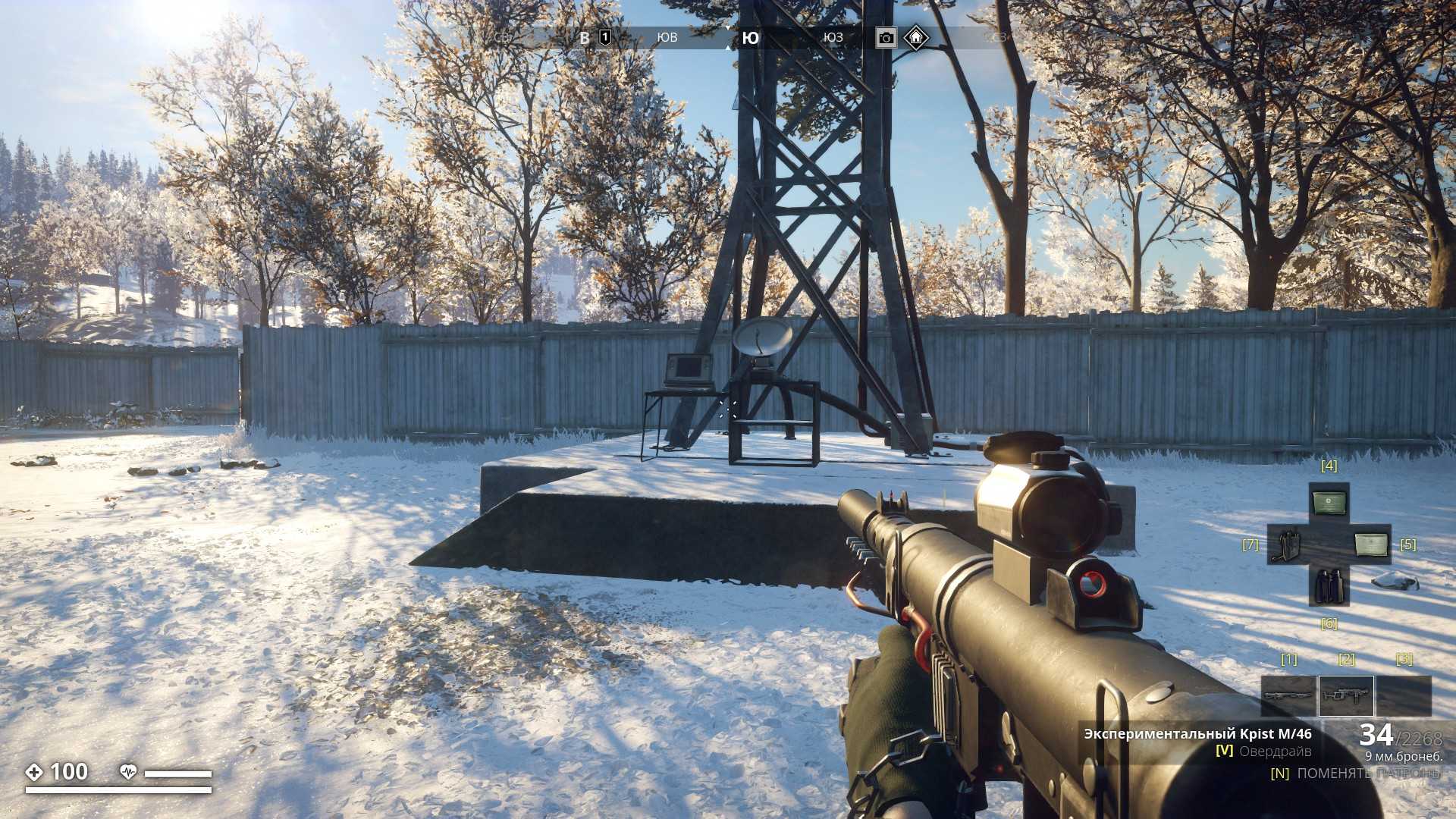Click the numbered shield marker on compass

605,37
